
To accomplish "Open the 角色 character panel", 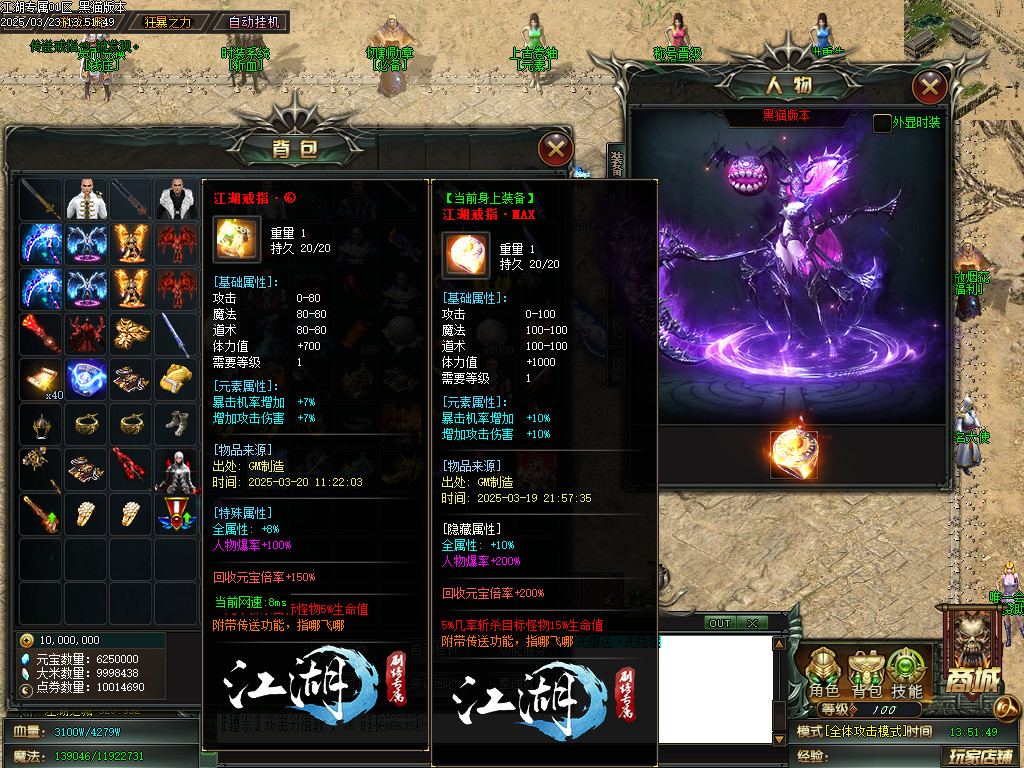I will pyautogui.click(x=824, y=673).
